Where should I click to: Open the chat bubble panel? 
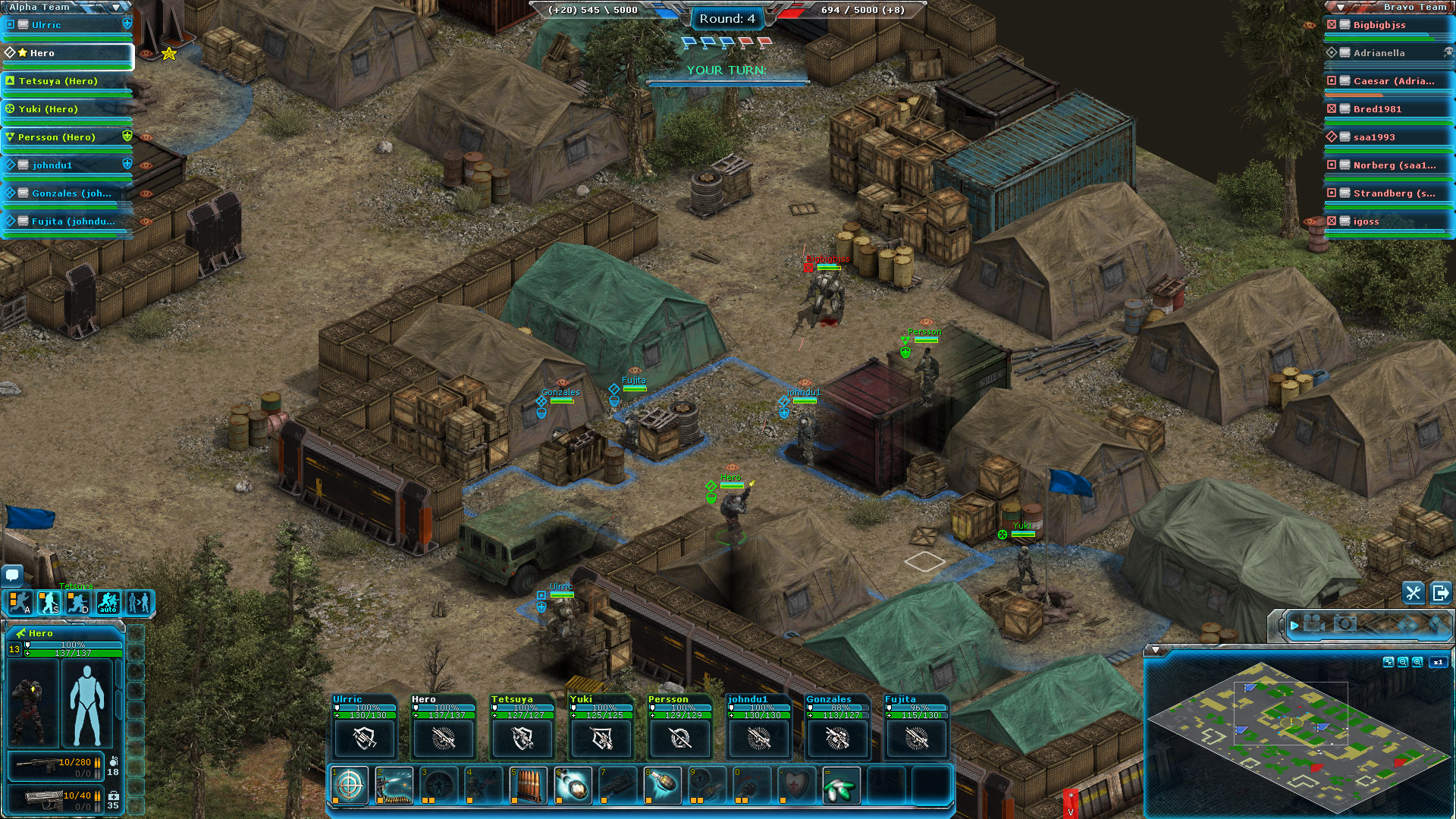tap(11, 577)
